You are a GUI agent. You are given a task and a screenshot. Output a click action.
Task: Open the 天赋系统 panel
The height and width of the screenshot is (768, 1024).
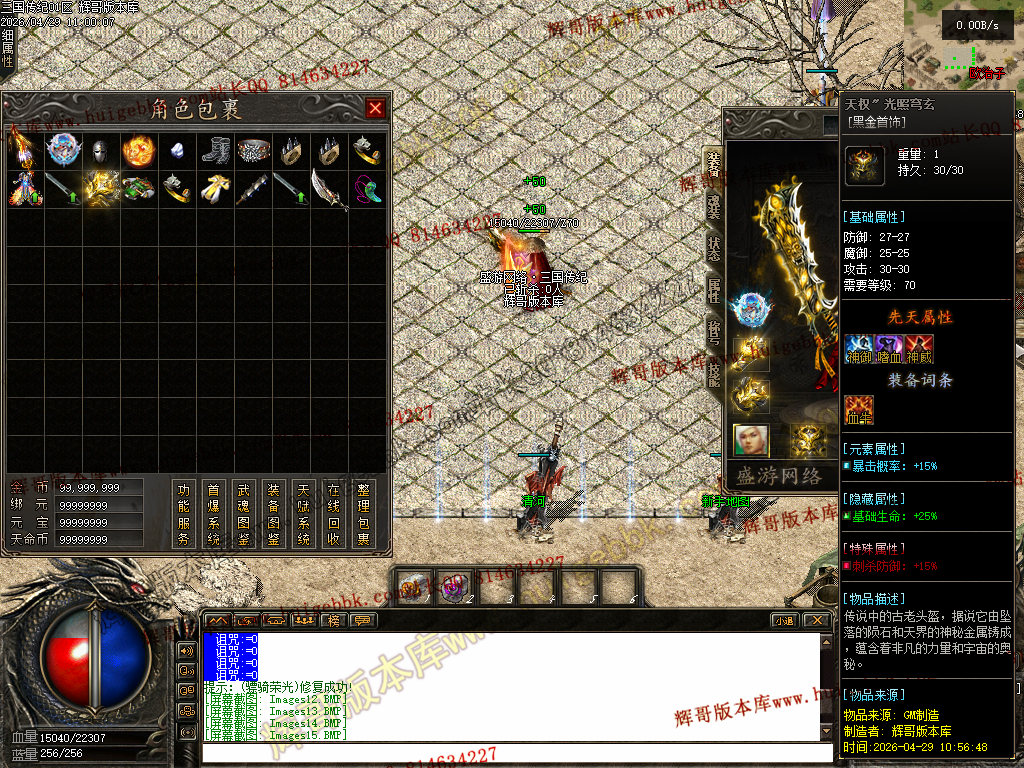[x=303, y=514]
